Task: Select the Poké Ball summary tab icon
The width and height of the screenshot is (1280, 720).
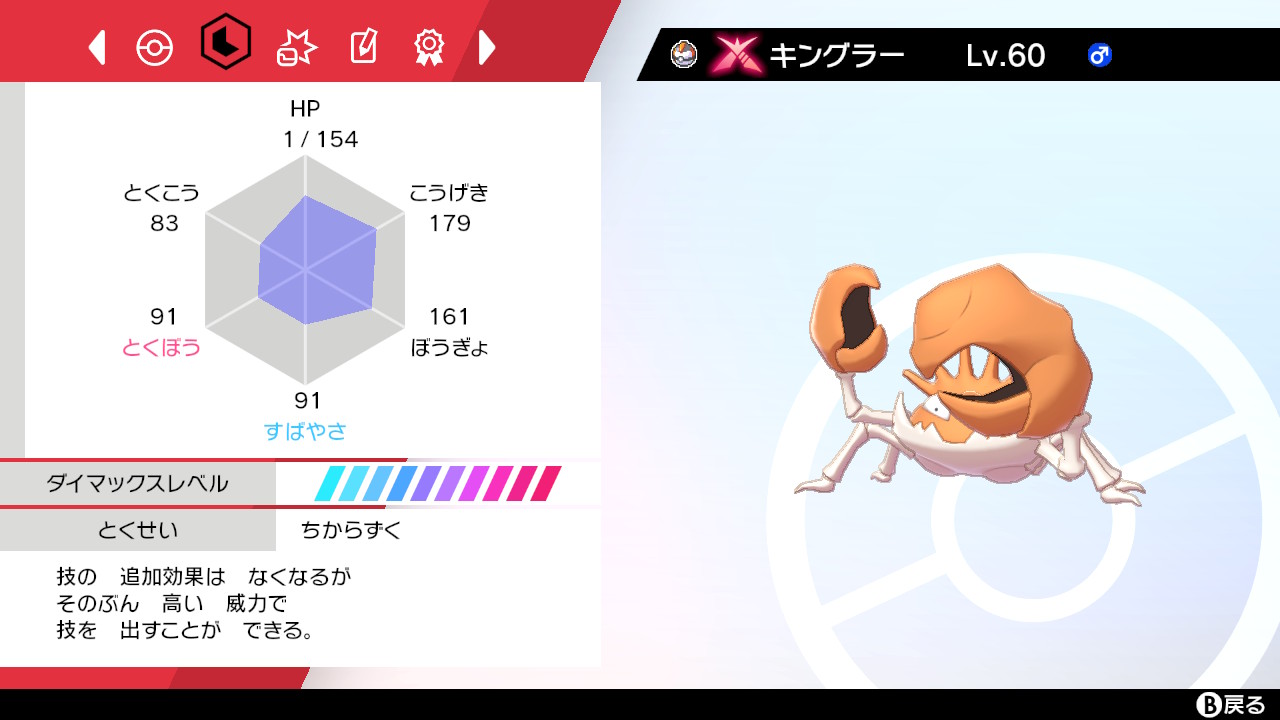Action: click(152, 45)
